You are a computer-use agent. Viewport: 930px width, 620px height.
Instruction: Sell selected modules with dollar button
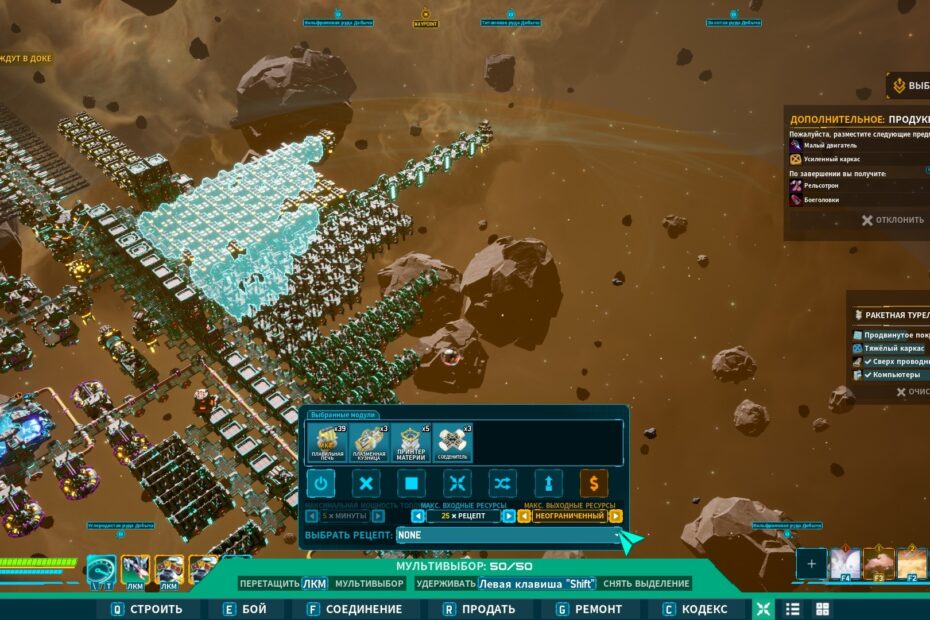[x=594, y=484]
